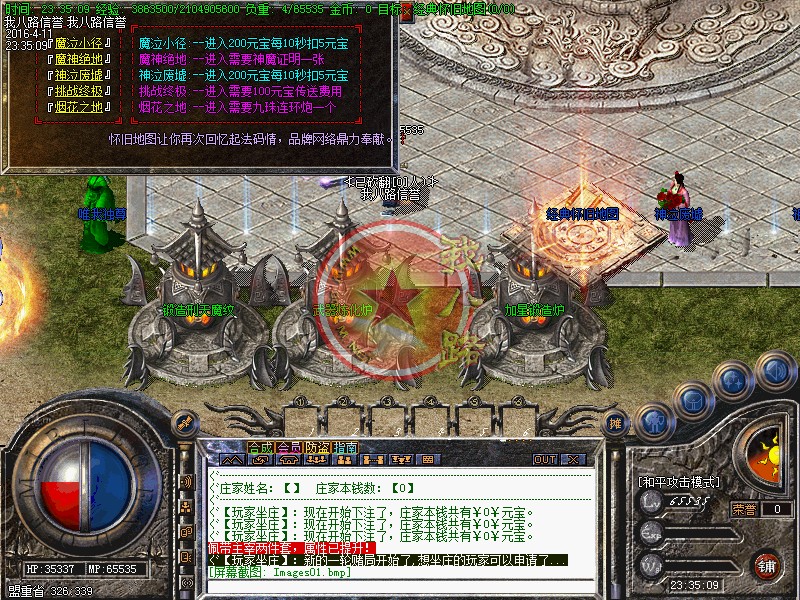Choose the 烟花之地 map link
This screenshot has width=800, height=600.
79,108
